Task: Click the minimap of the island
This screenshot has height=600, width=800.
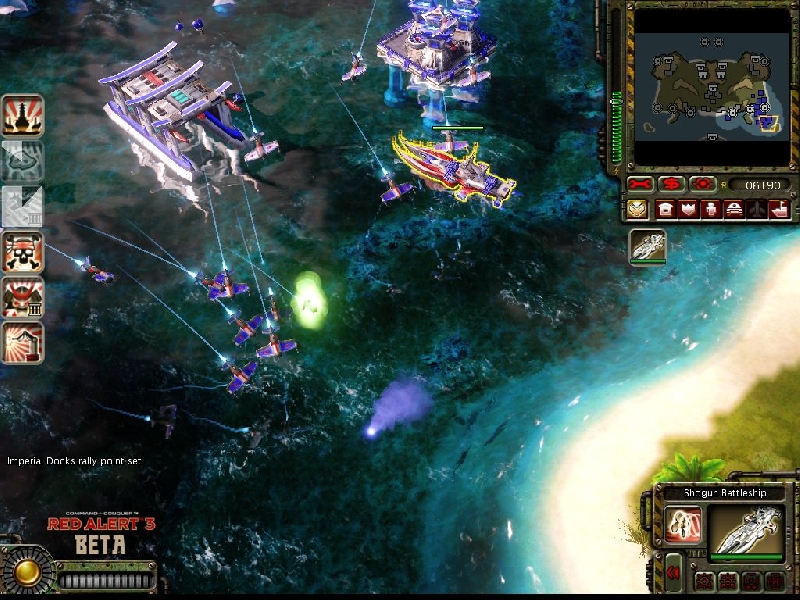Action: click(x=710, y=86)
